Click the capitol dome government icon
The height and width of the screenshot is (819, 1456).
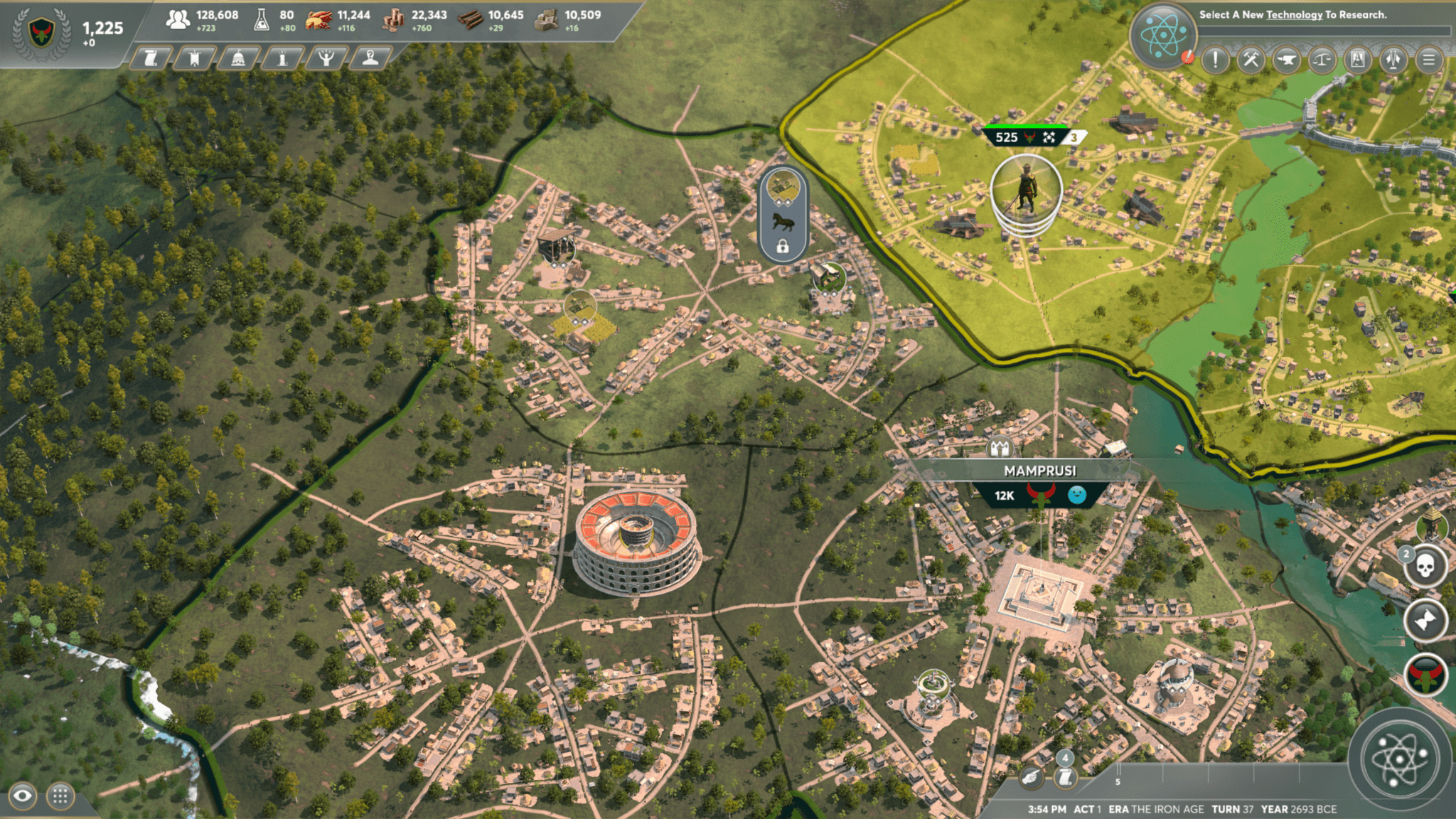[x=237, y=58]
